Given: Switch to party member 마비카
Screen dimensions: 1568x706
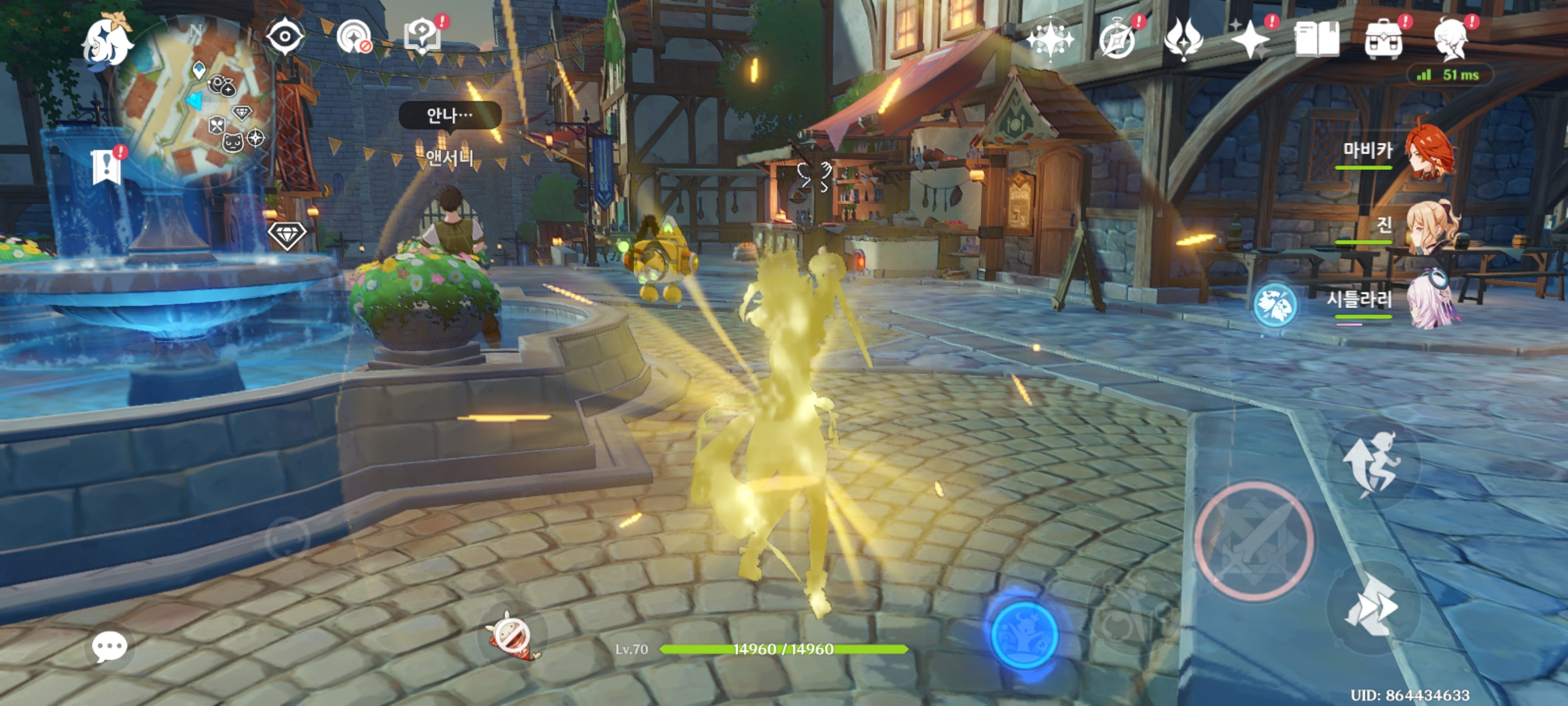Looking at the screenshot, I should [x=1429, y=152].
